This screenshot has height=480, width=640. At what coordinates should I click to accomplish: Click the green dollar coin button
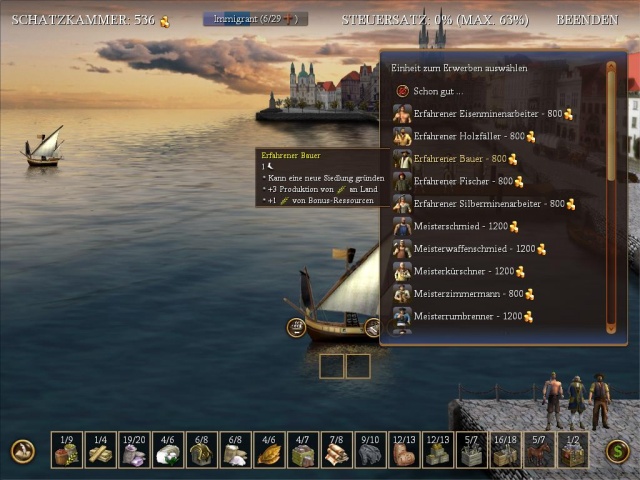click(617, 451)
